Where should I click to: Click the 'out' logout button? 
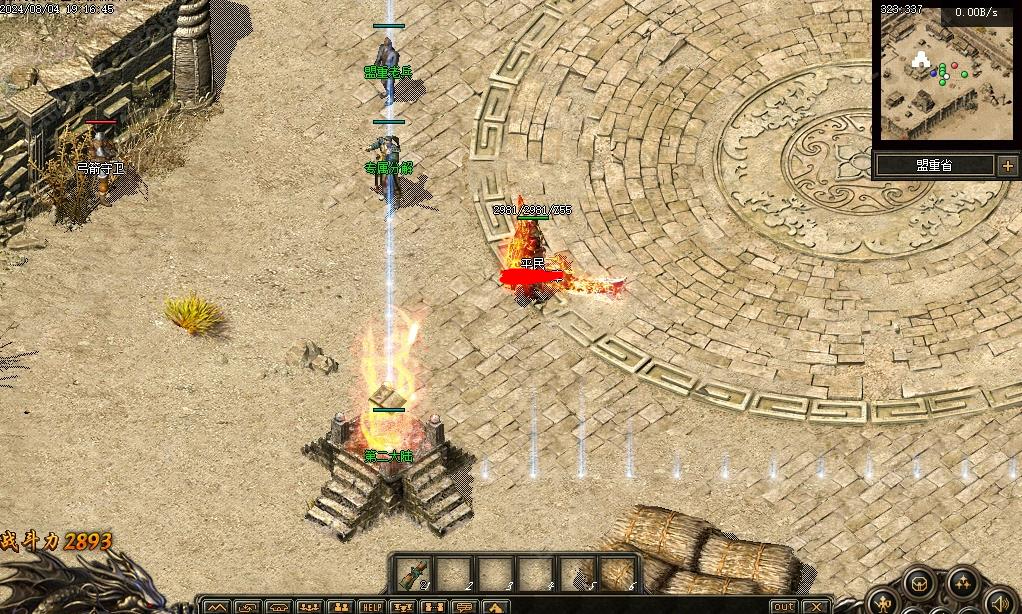coord(785,607)
